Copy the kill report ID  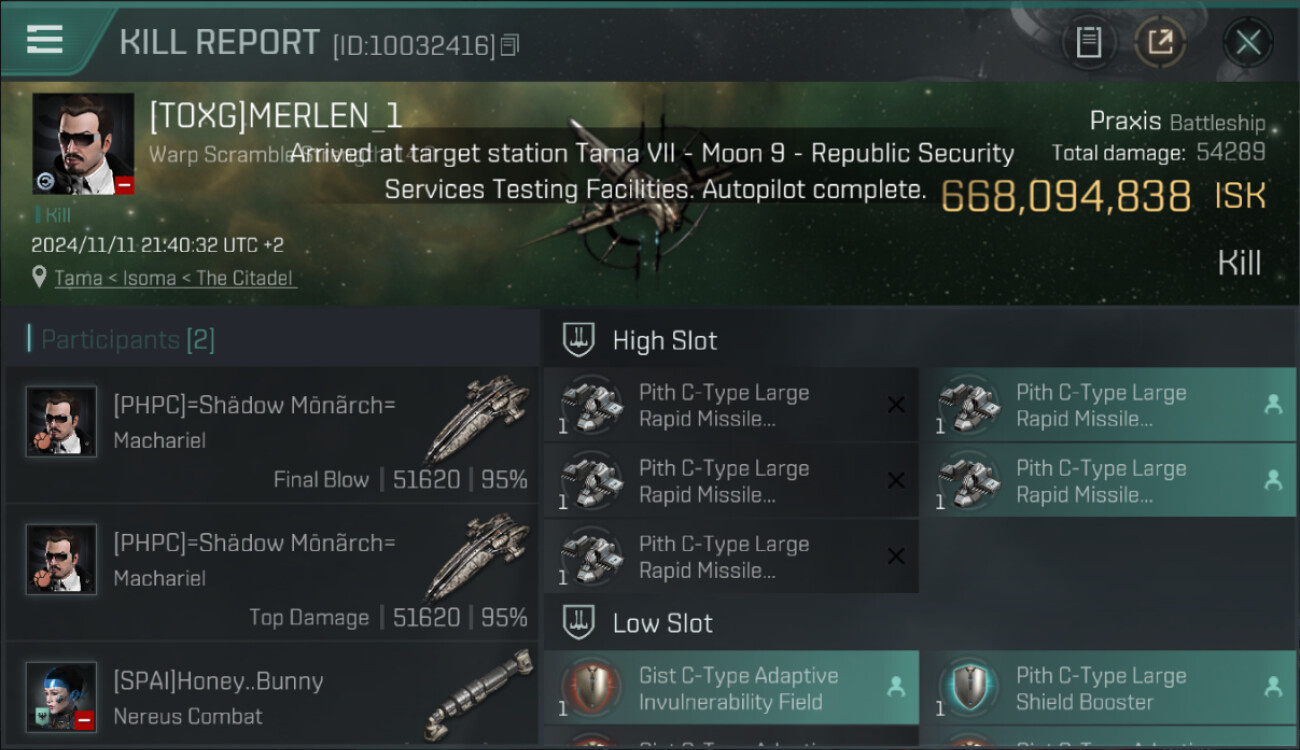[x=510, y=45]
